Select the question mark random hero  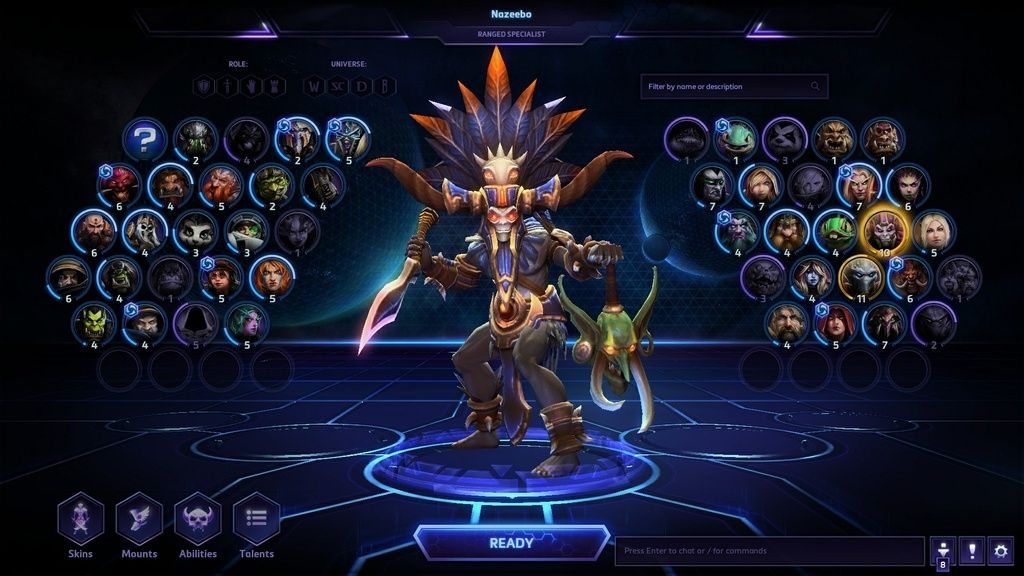[x=145, y=140]
